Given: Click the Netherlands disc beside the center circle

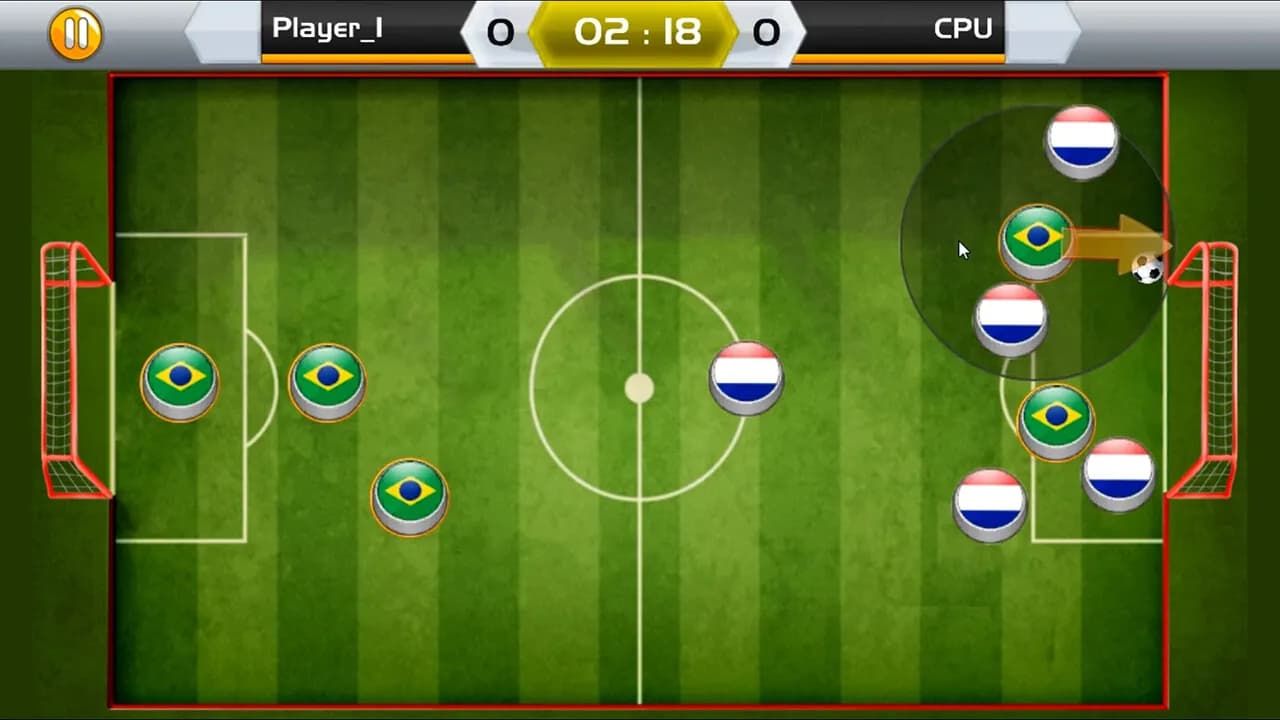Looking at the screenshot, I should [x=746, y=376].
